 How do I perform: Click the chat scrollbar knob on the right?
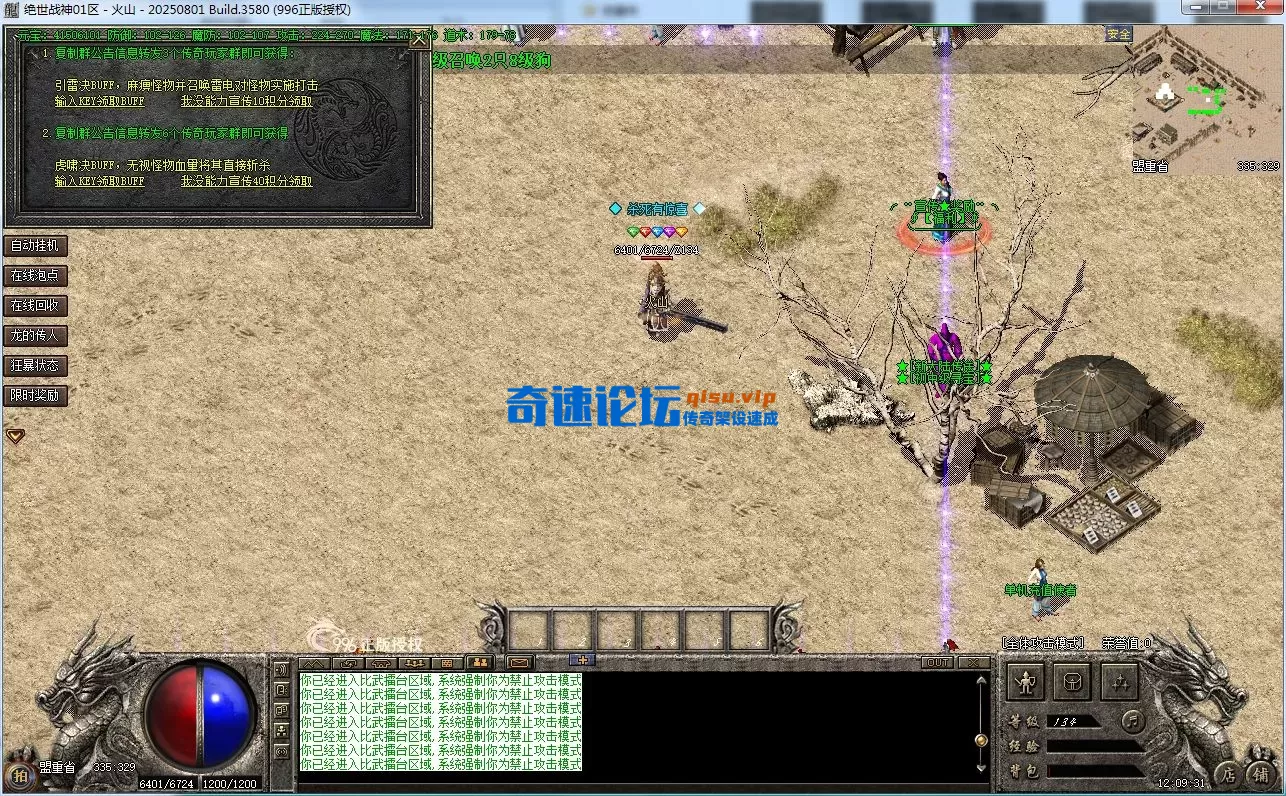tap(980, 740)
